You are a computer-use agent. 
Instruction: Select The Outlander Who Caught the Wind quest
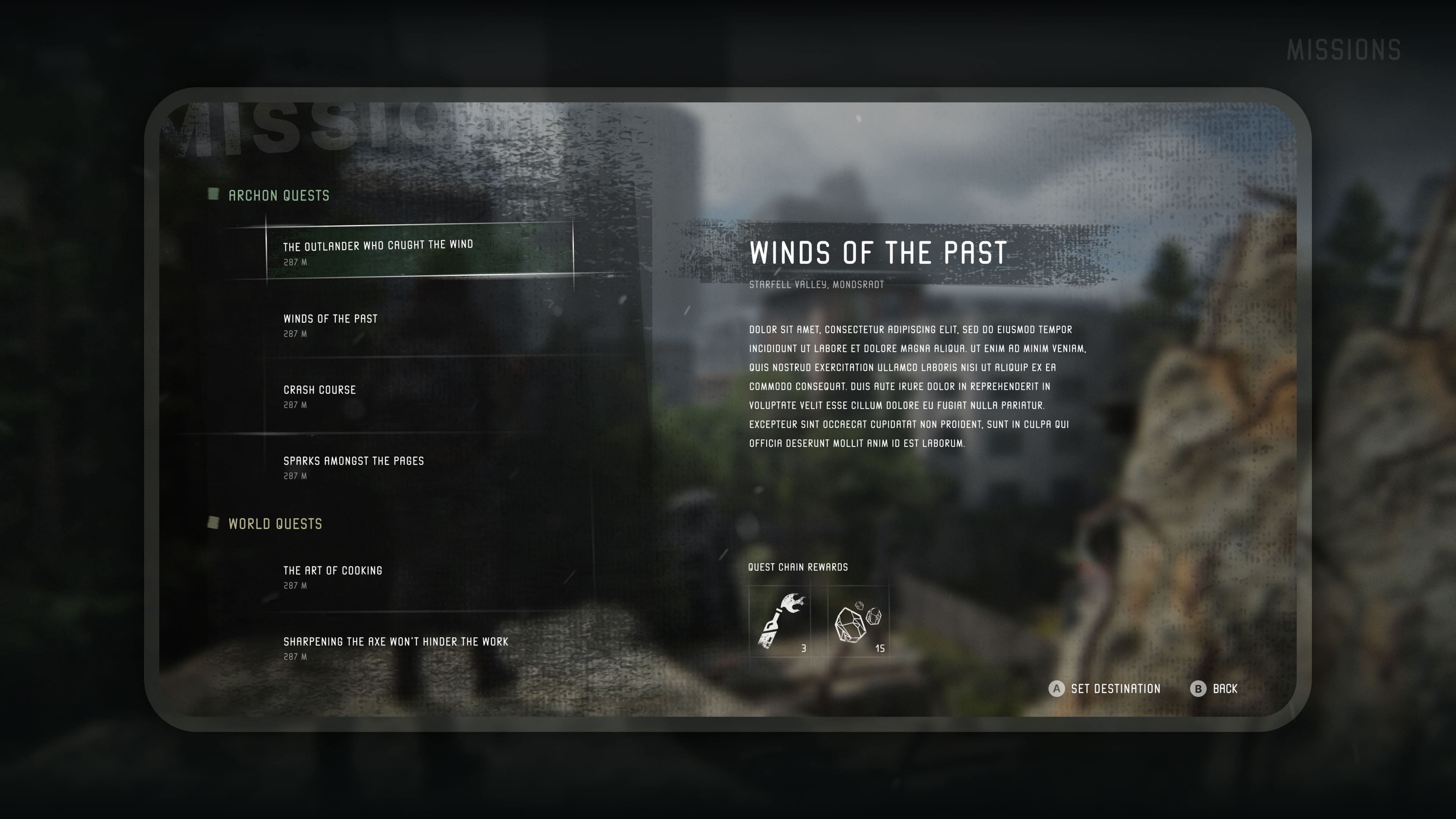420,251
